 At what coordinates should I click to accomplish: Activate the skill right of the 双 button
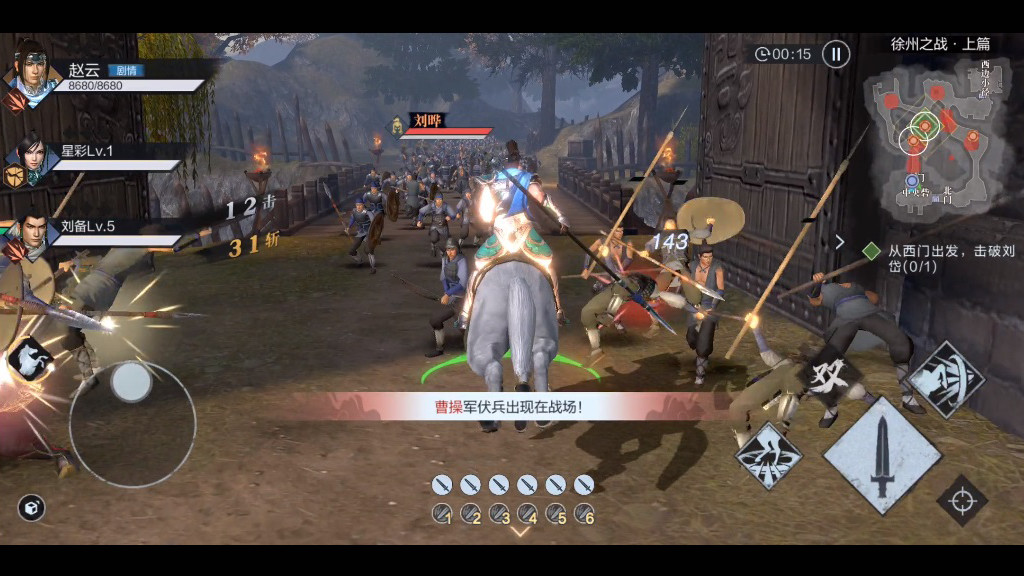(945, 379)
